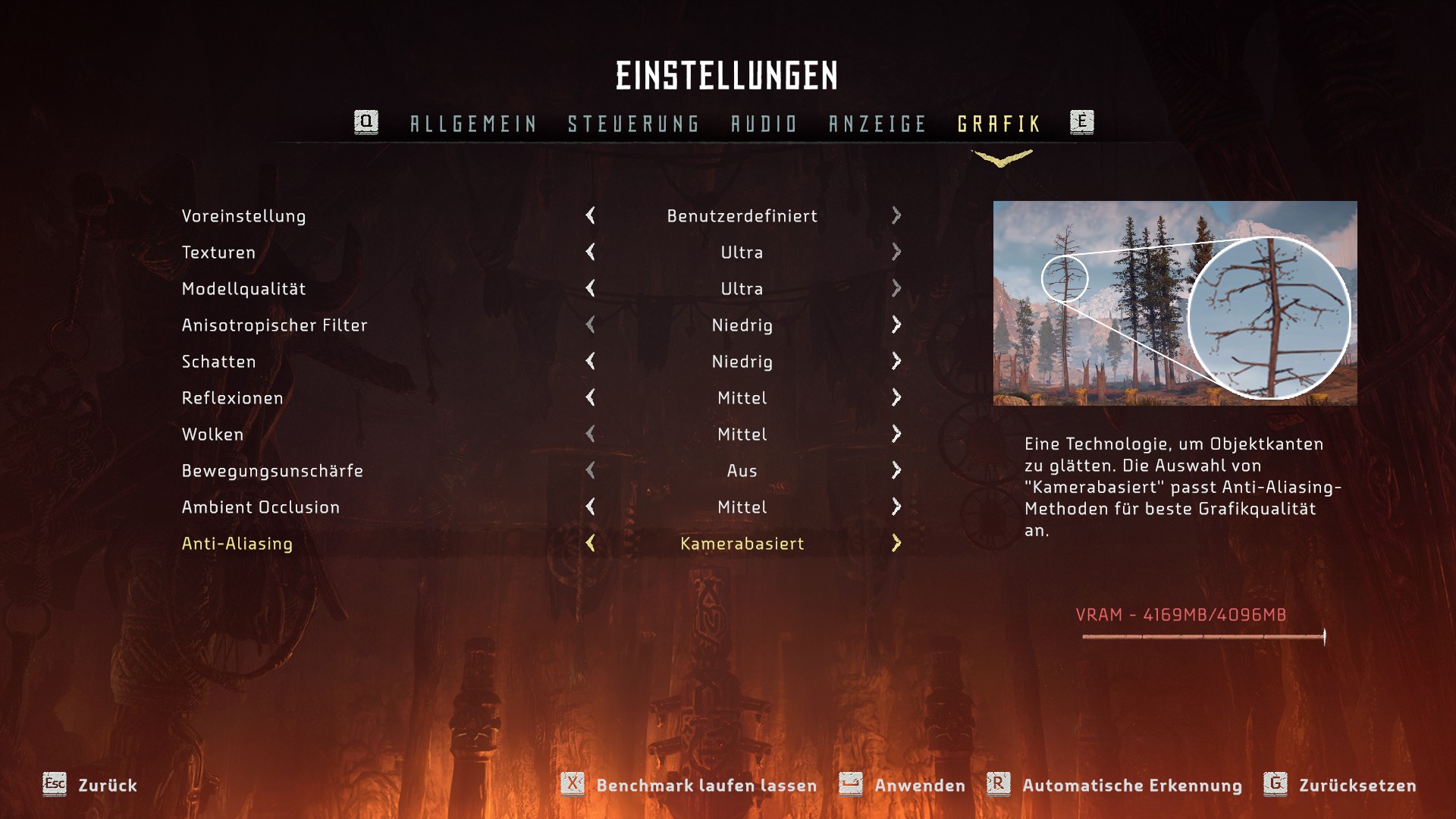The width and height of the screenshot is (1456, 819).
Task: Open the Steuerung settings tab
Action: coord(633,124)
